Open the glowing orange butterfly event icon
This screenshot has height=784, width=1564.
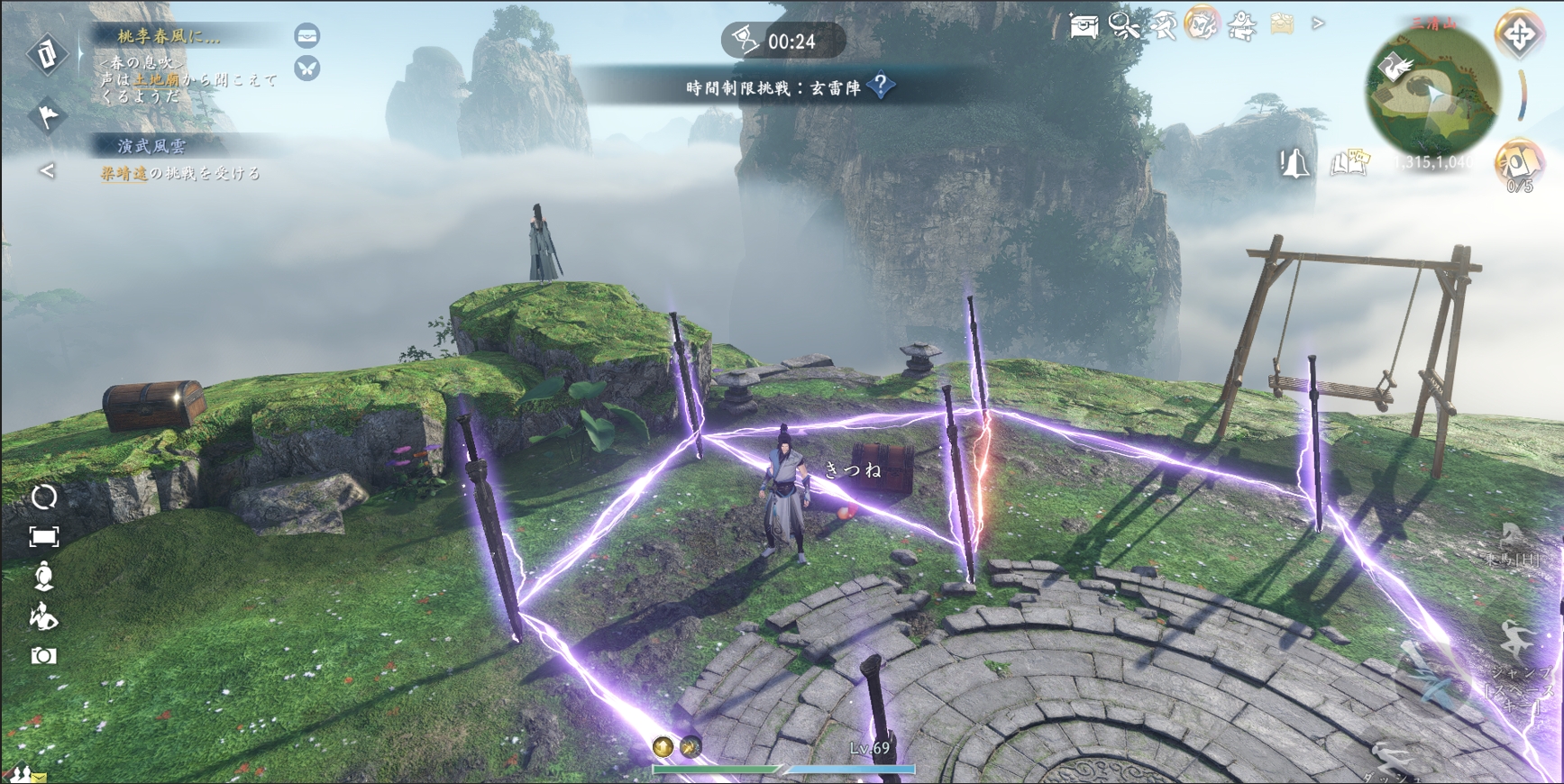(1202, 24)
